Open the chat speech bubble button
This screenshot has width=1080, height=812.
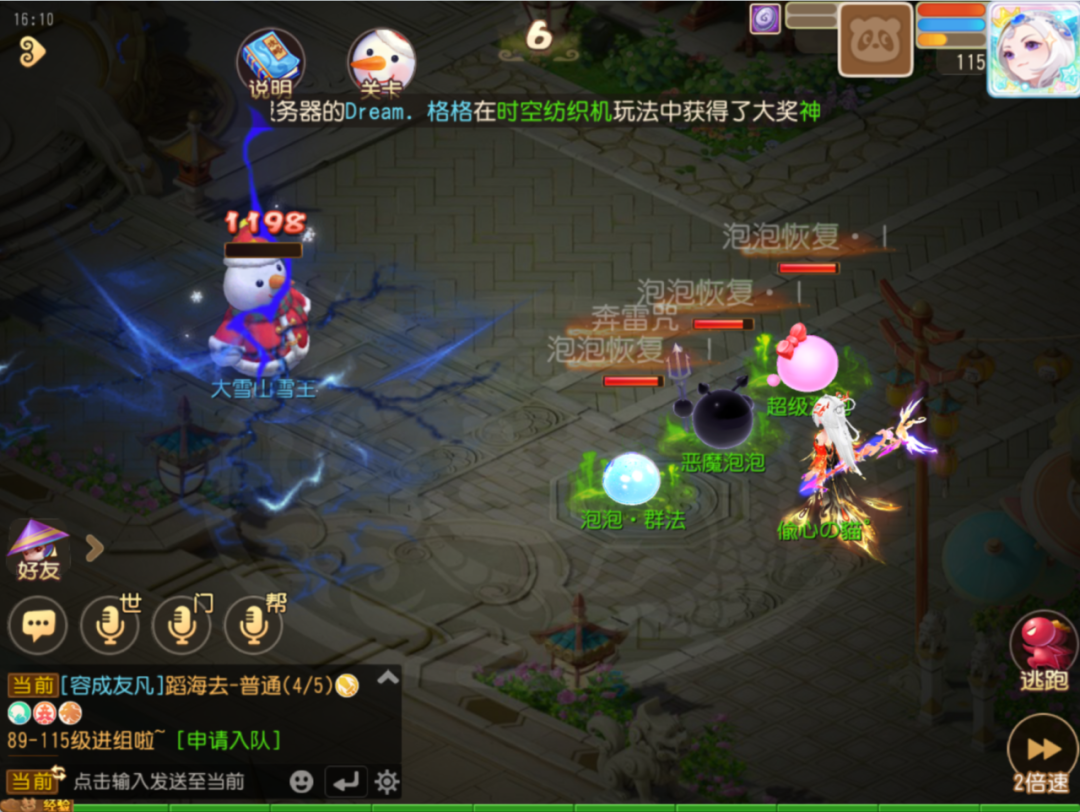tap(38, 626)
